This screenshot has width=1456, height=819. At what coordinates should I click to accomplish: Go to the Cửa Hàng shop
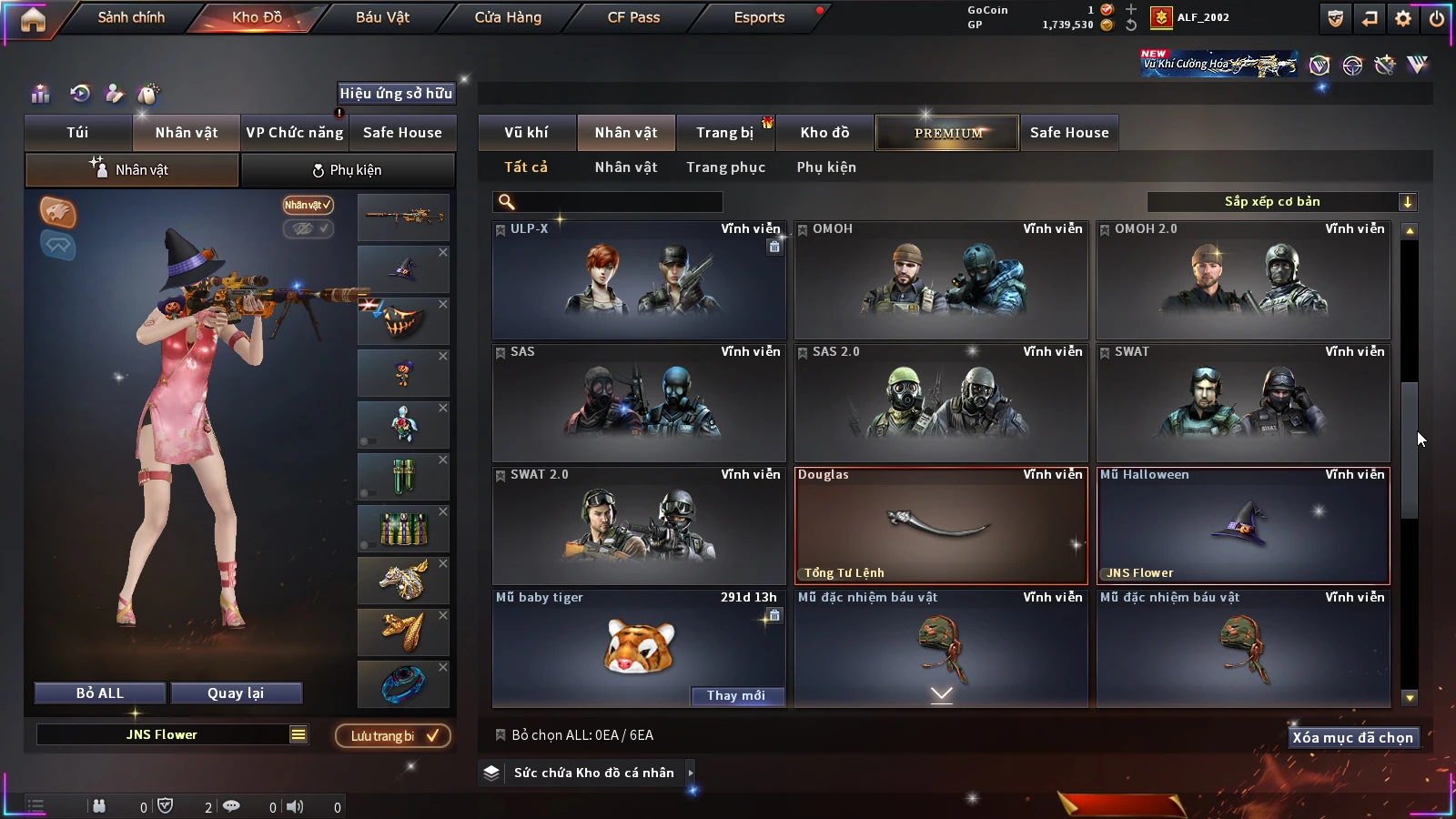click(508, 17)
